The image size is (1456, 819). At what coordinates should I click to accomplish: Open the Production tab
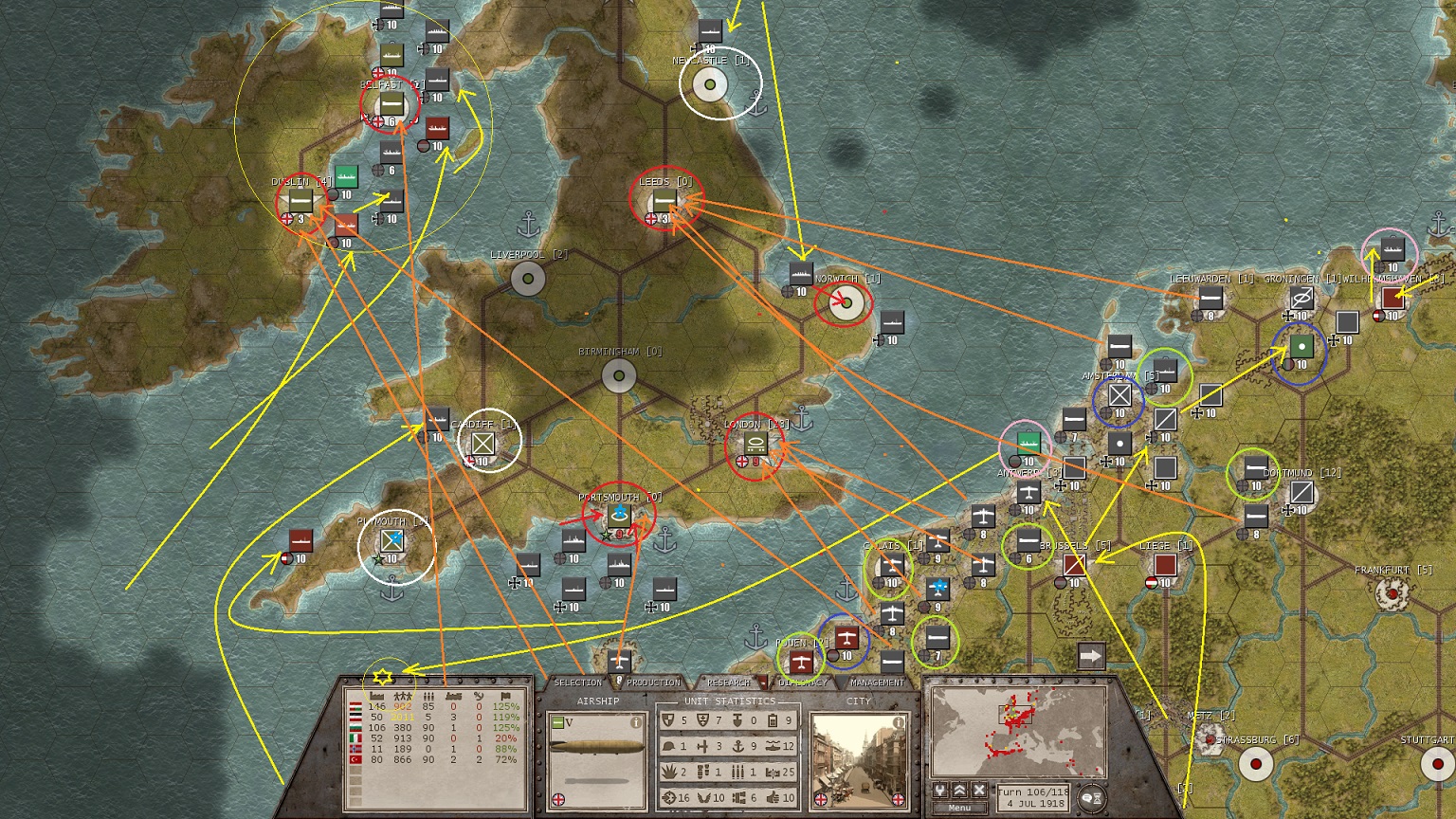pyautogui.click(x=653, y=682)
